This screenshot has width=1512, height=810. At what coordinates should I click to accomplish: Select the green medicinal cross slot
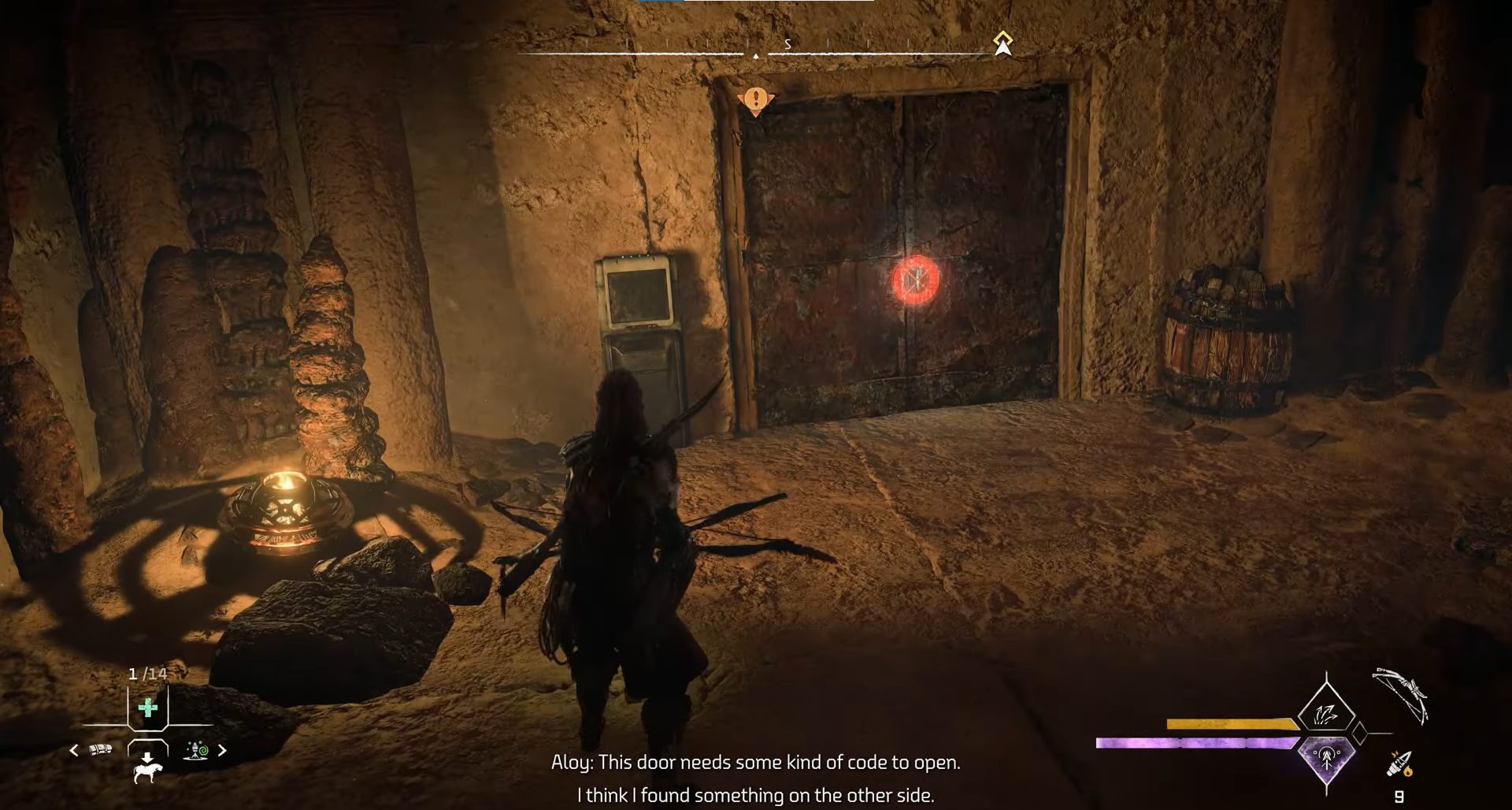click(x=147, y=708)
